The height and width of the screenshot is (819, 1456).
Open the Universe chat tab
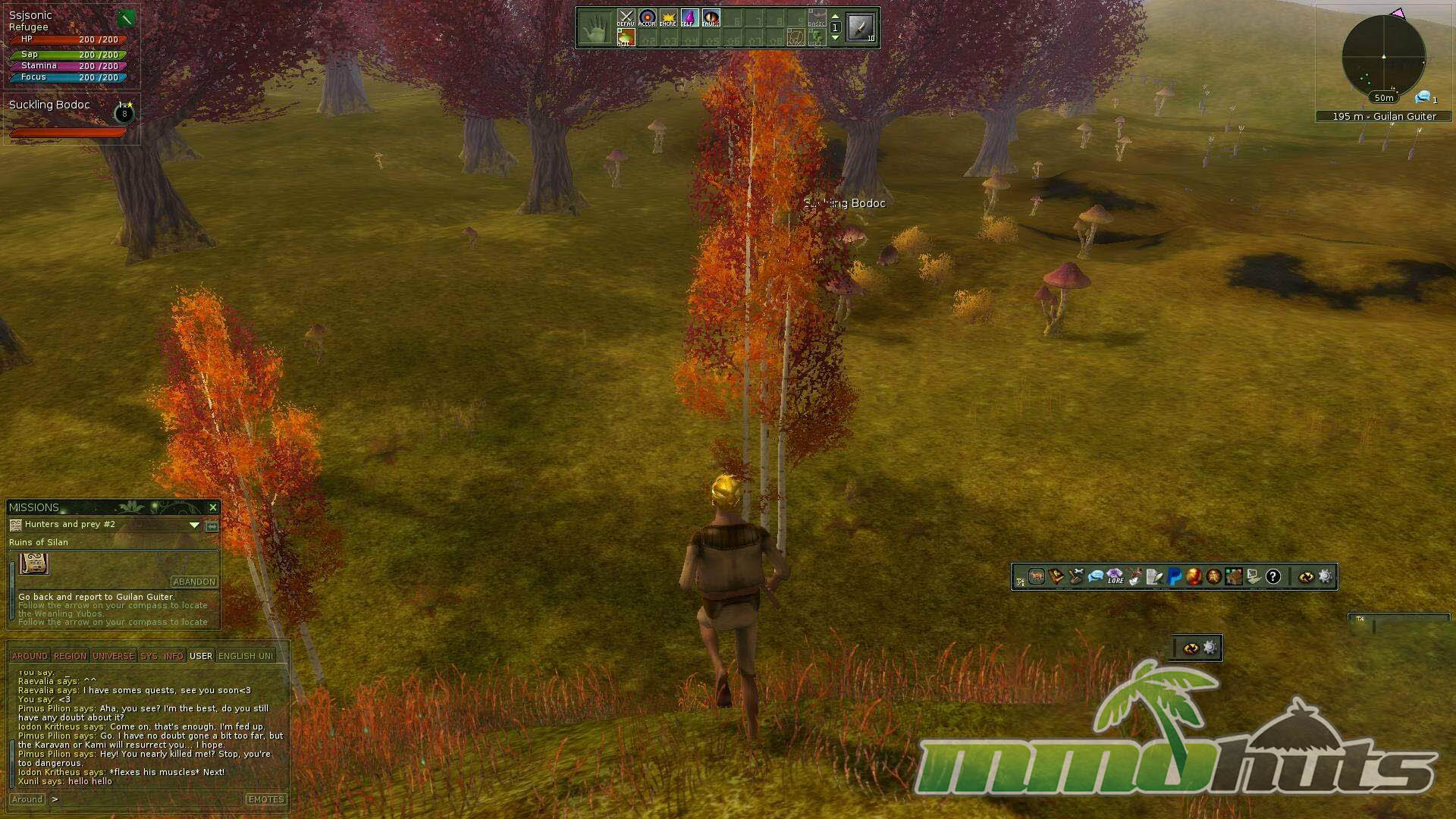coord(113,656)
